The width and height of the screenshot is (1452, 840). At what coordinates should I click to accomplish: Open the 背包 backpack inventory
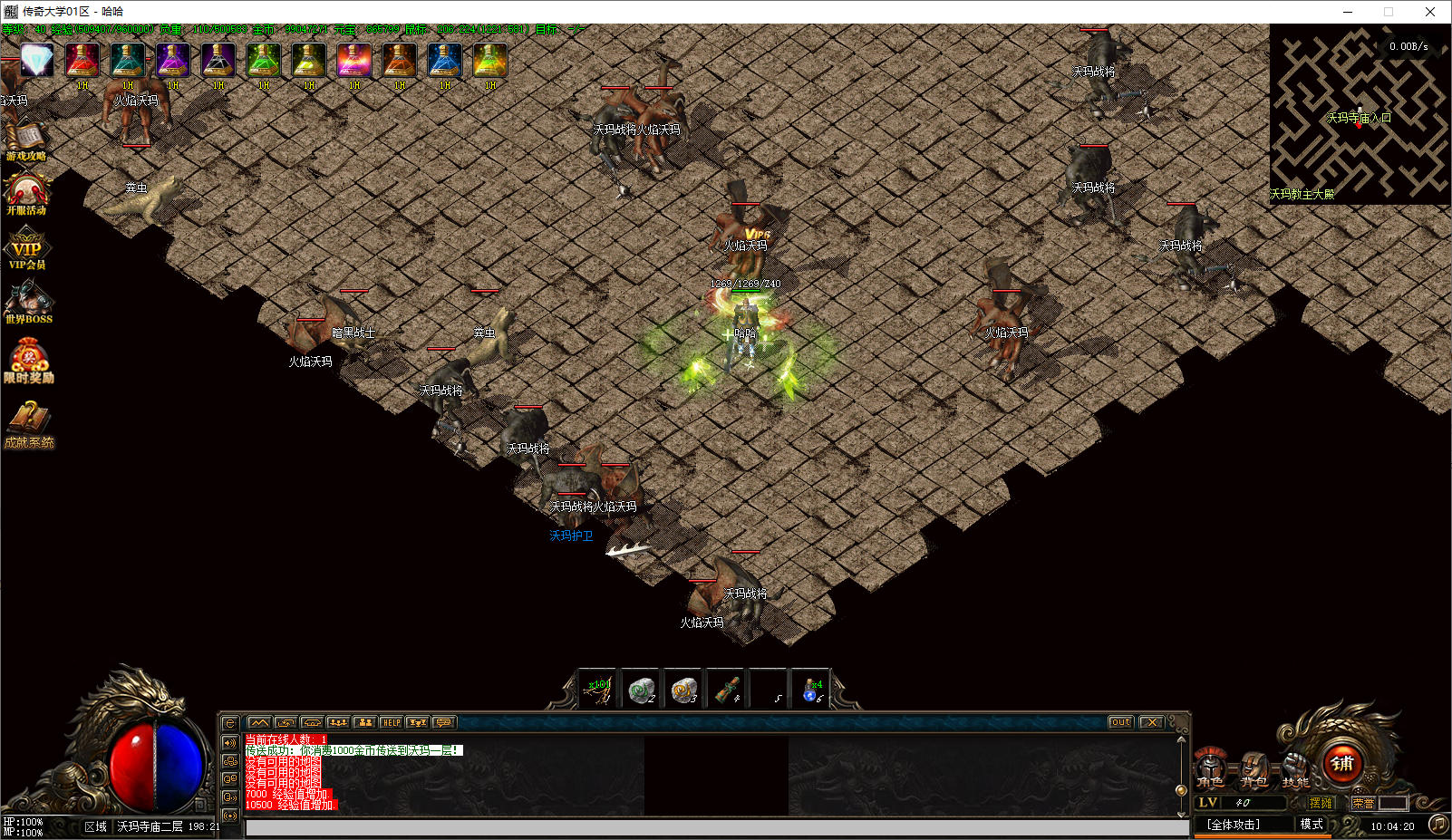point(1254,769)
